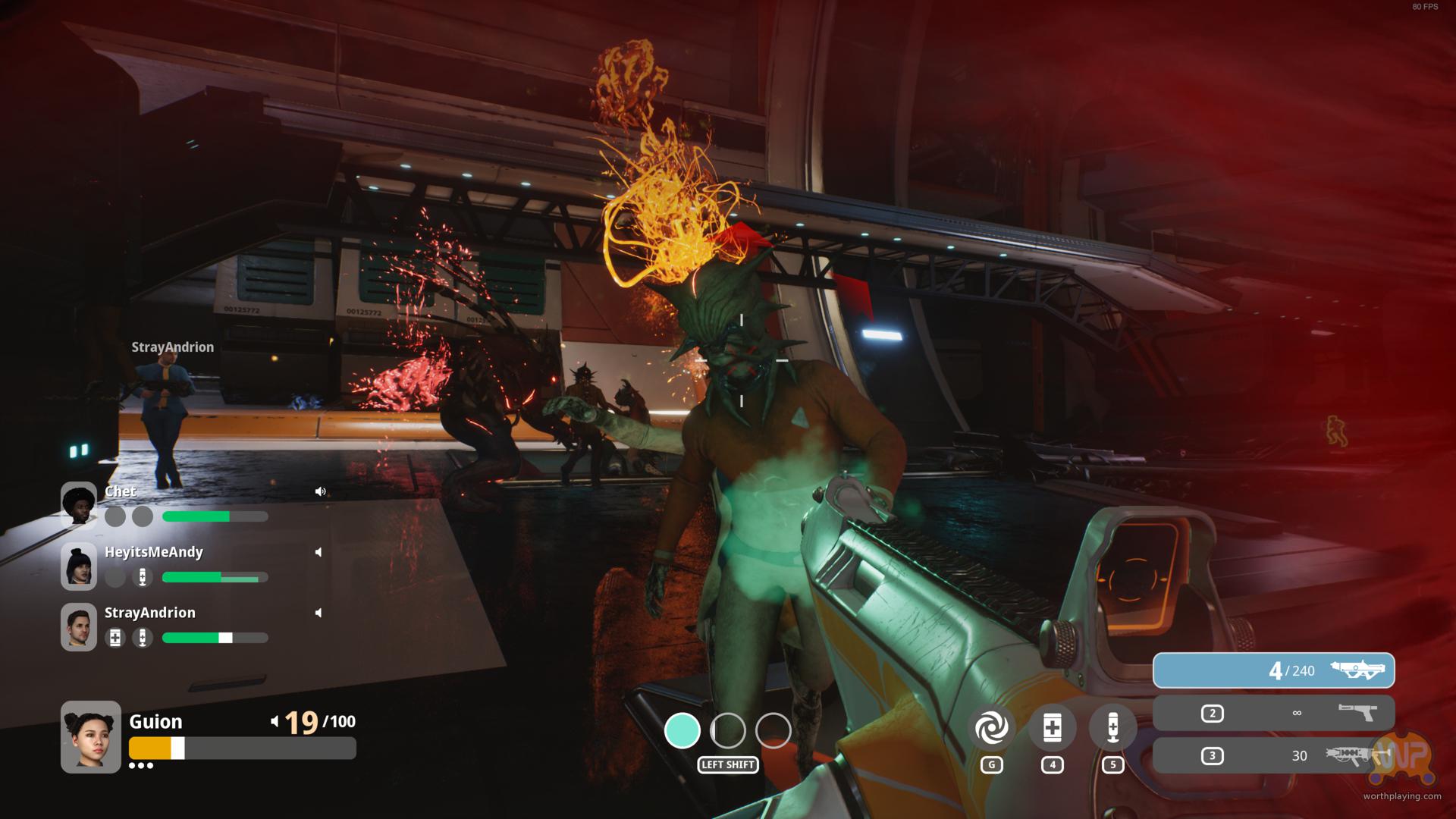Viewport: 1456px width, 819px height.
Task: Click StrayAndrion's medkit status icon
Action: point(115,638)
